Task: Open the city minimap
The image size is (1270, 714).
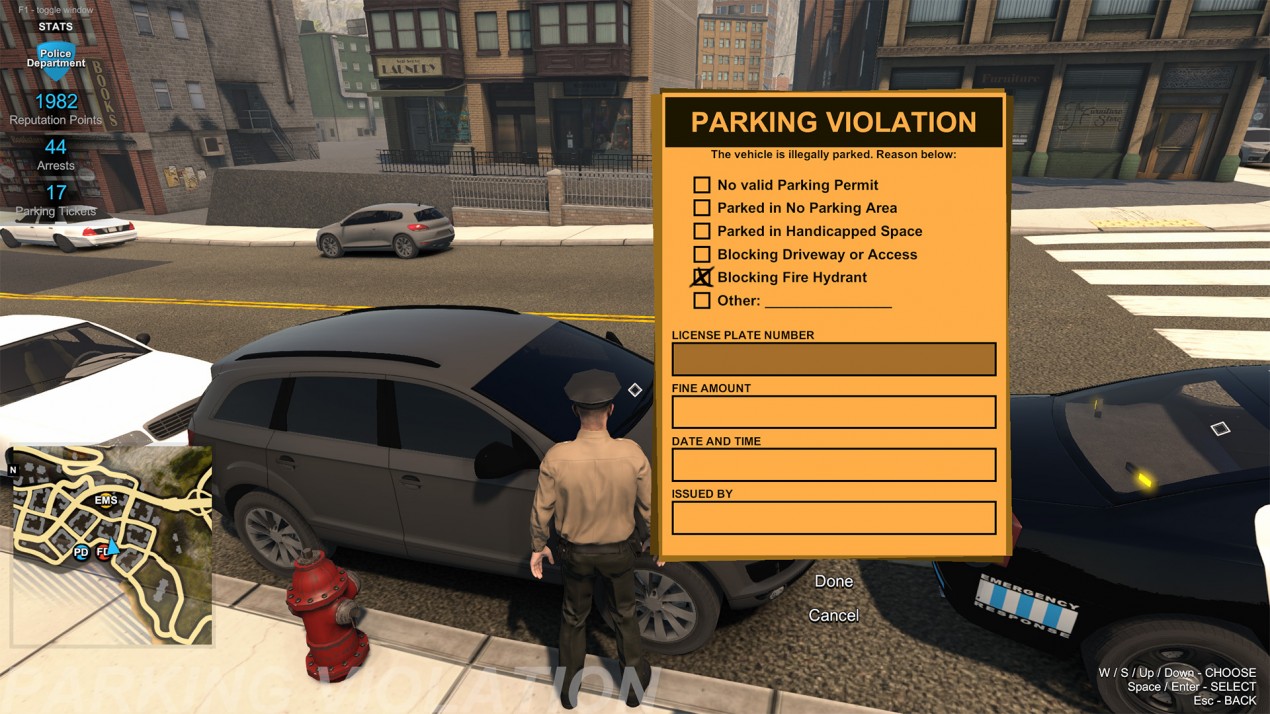Action: tap(112, 545)
